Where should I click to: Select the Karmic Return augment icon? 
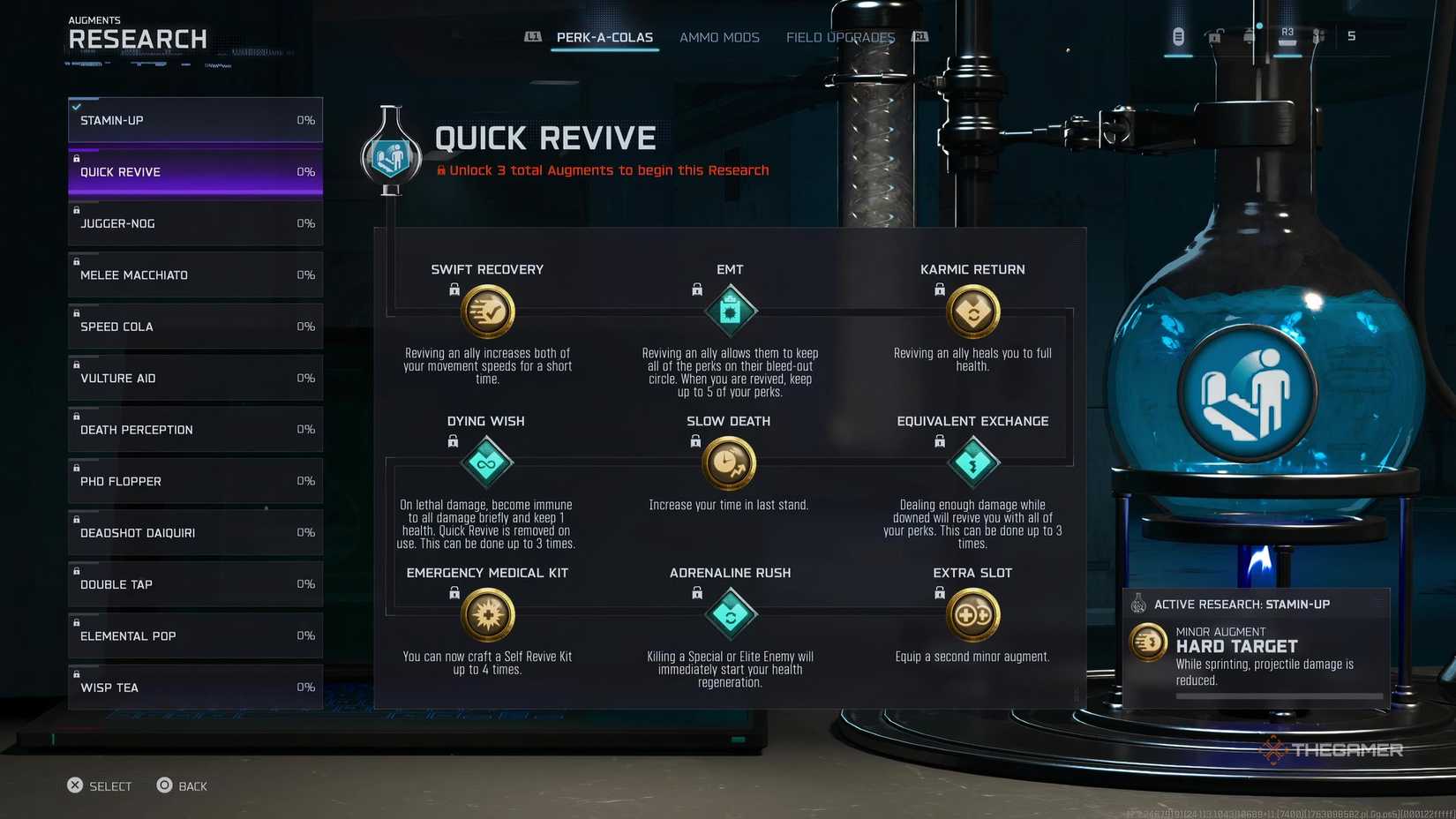pos(972,311)
